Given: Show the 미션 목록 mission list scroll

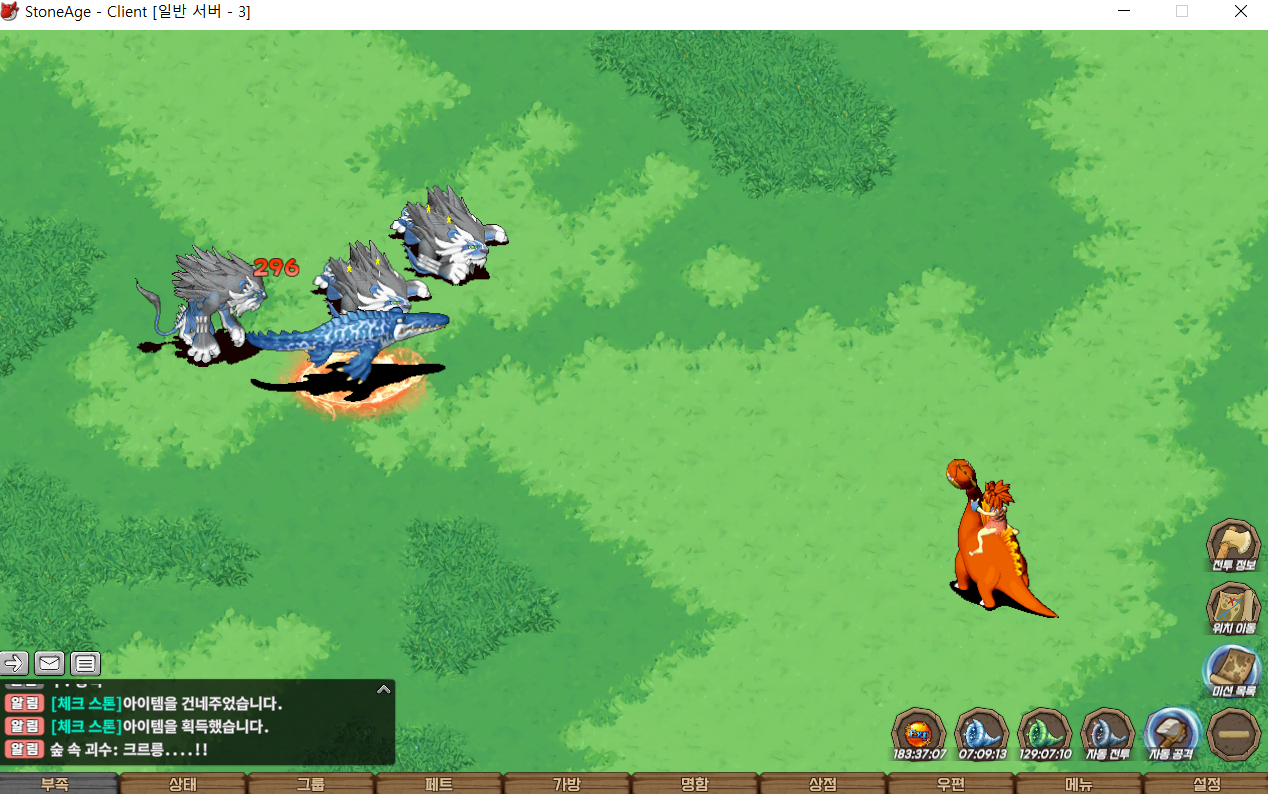Looking at the screenshot, I should [1233, 669].
